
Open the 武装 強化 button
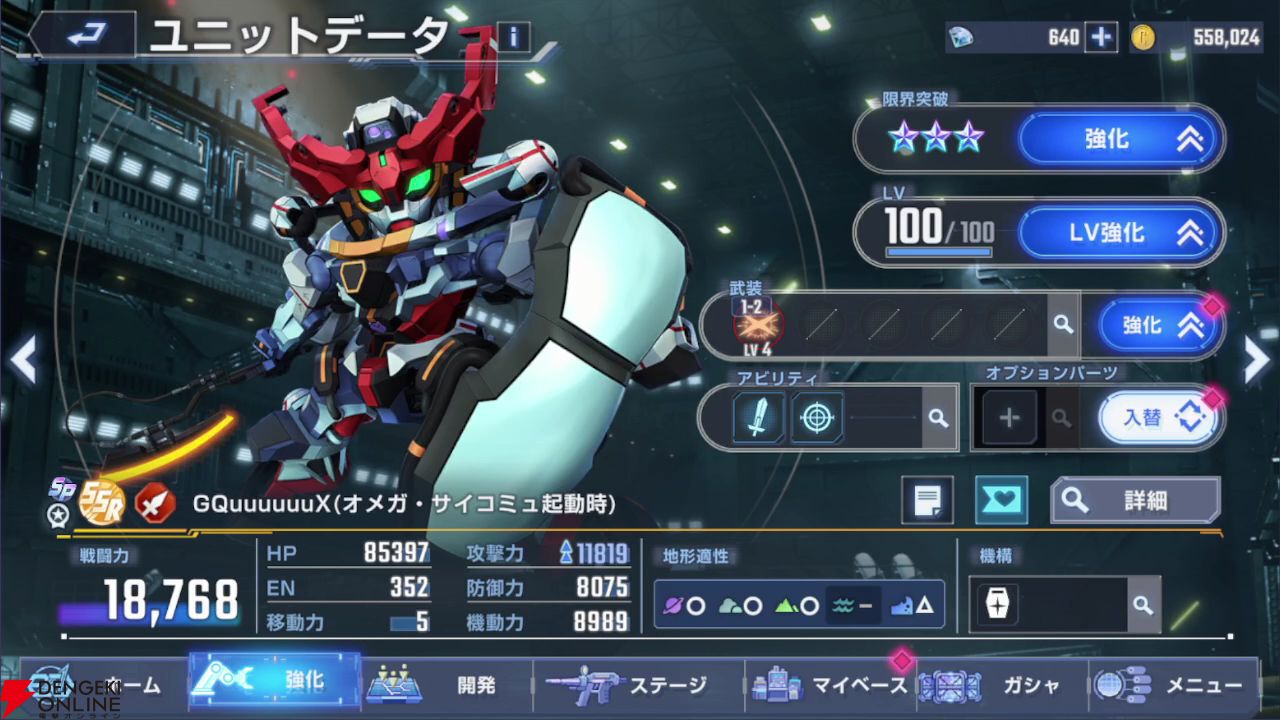[x=1160, y=325]
